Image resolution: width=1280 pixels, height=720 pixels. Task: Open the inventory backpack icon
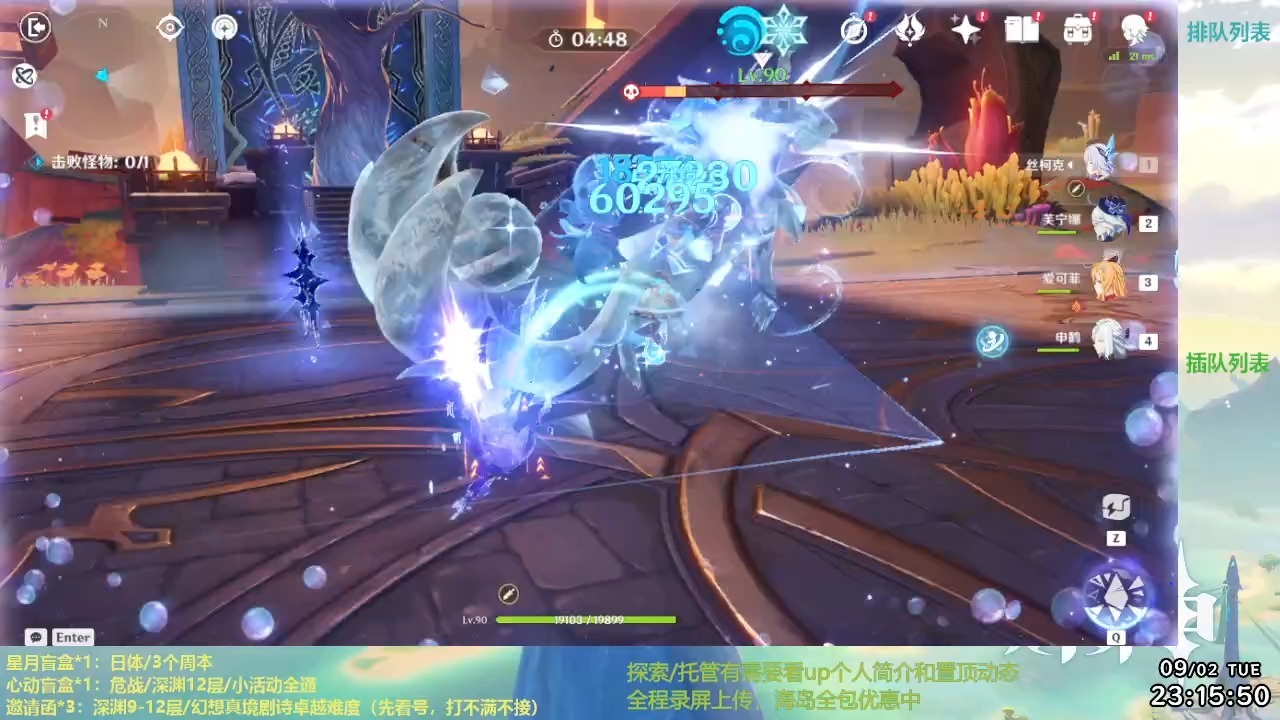coord(1078,29)
